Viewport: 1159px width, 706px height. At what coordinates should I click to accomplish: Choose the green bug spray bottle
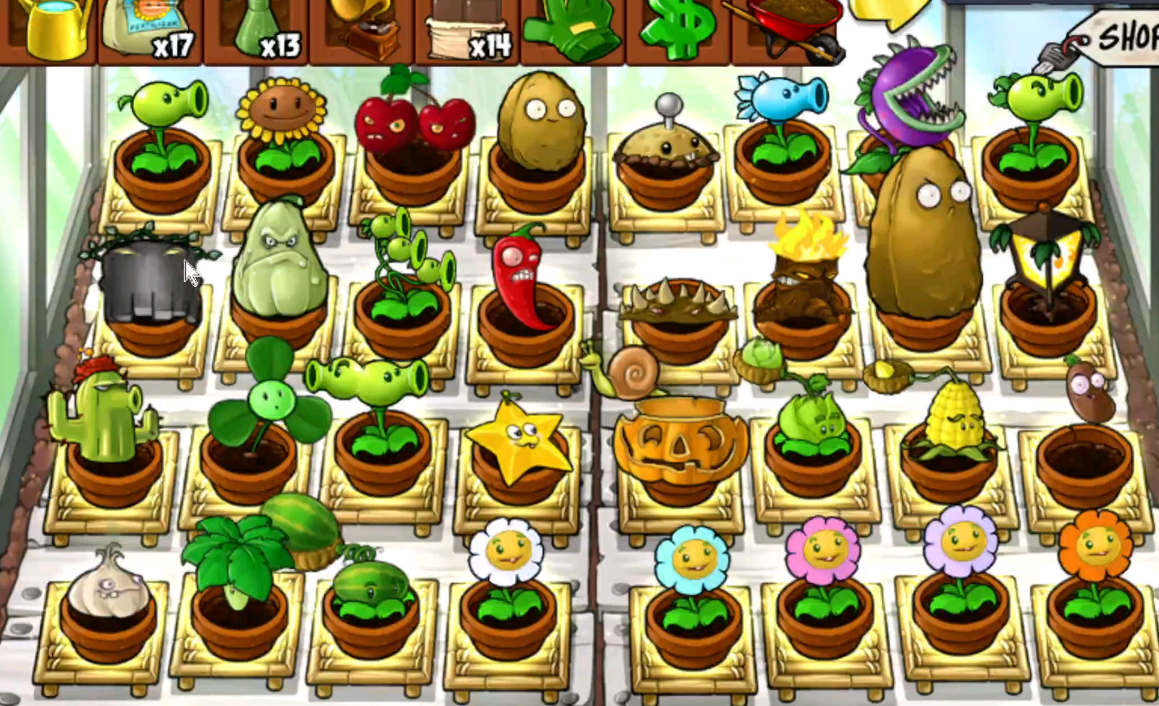click(255, 30)
